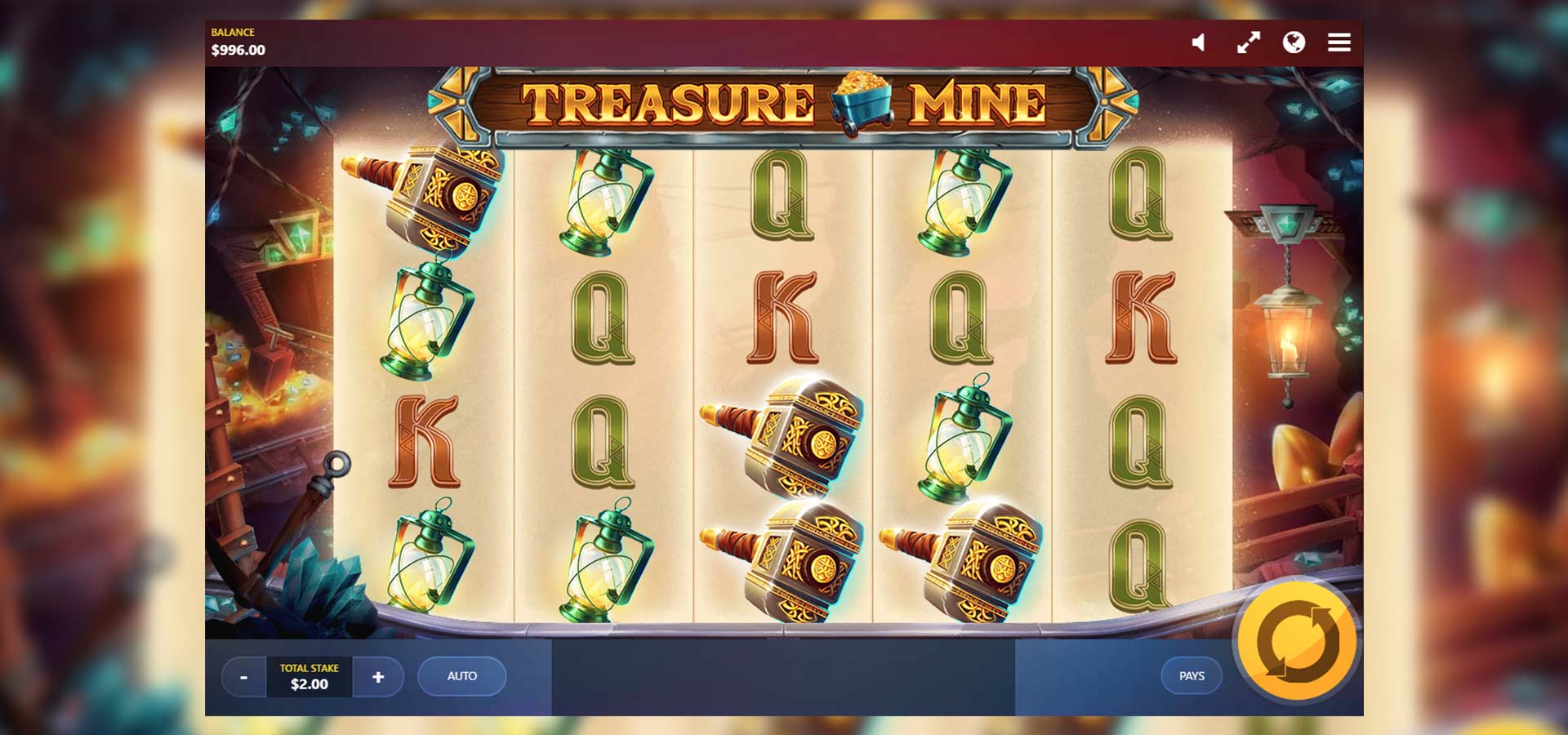The width and height of the screenshot is (1568, 735).
Task: Click the globe icon
Action: point(1294,42)
